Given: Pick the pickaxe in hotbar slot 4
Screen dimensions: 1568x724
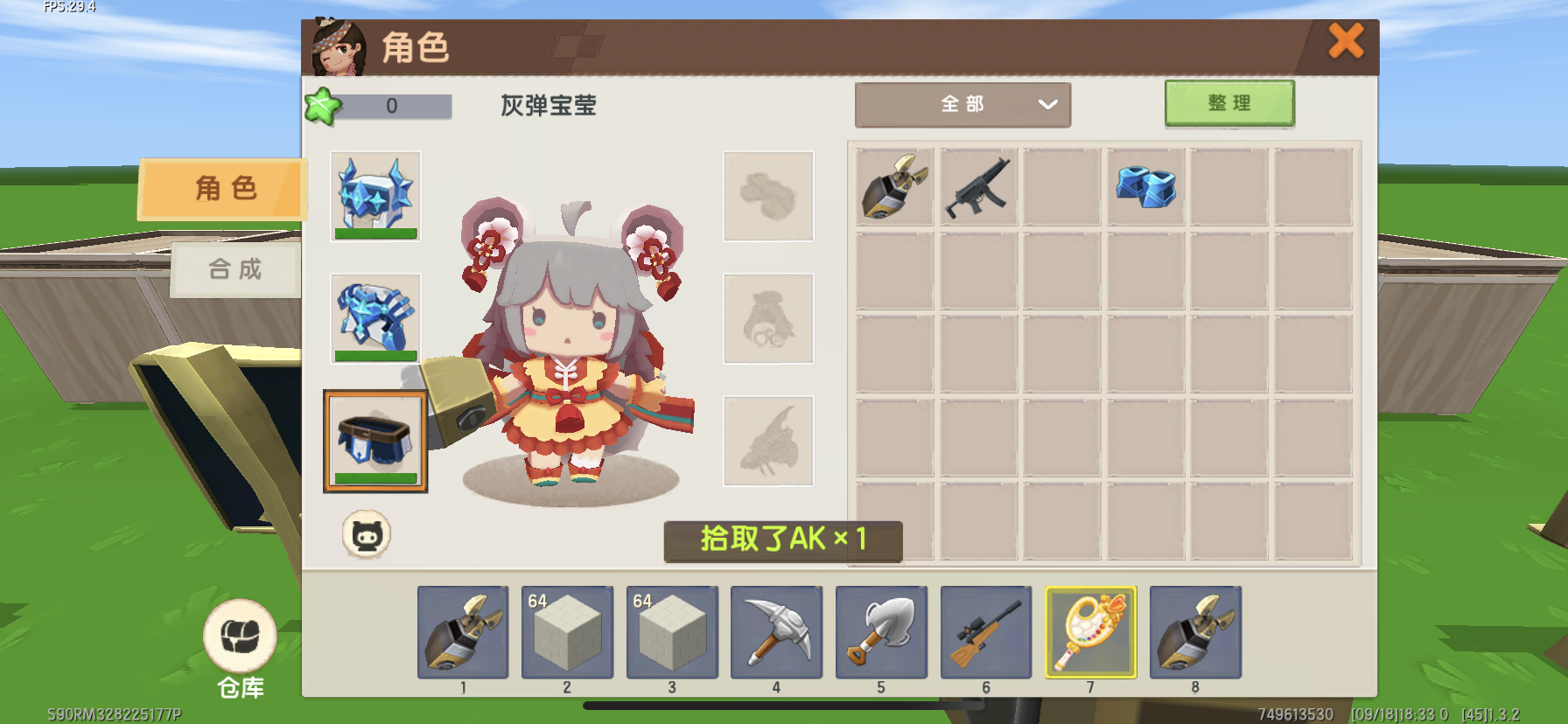Looking at the screenshot, I should 776,632.
